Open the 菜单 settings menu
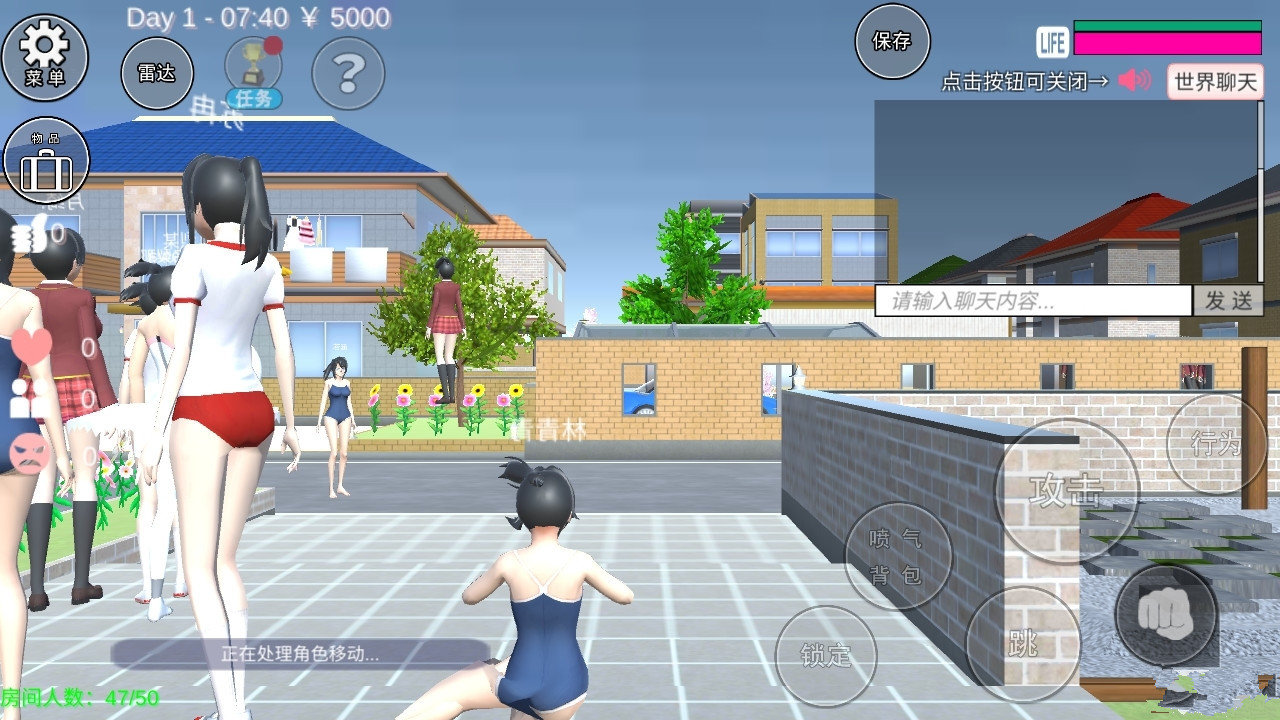Screen dimensions: 1280x720 pyautogui.click(x=48, y=60)
